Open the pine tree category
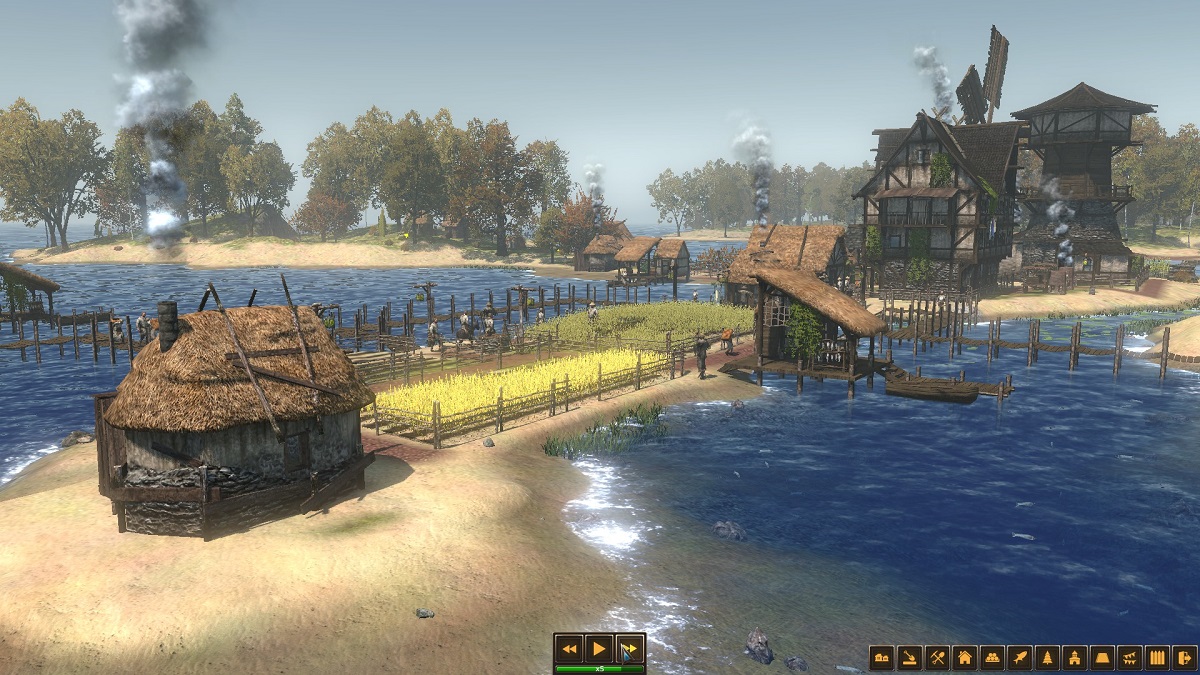This screenshot has height=675, width=1200. tap(1047, 657)
